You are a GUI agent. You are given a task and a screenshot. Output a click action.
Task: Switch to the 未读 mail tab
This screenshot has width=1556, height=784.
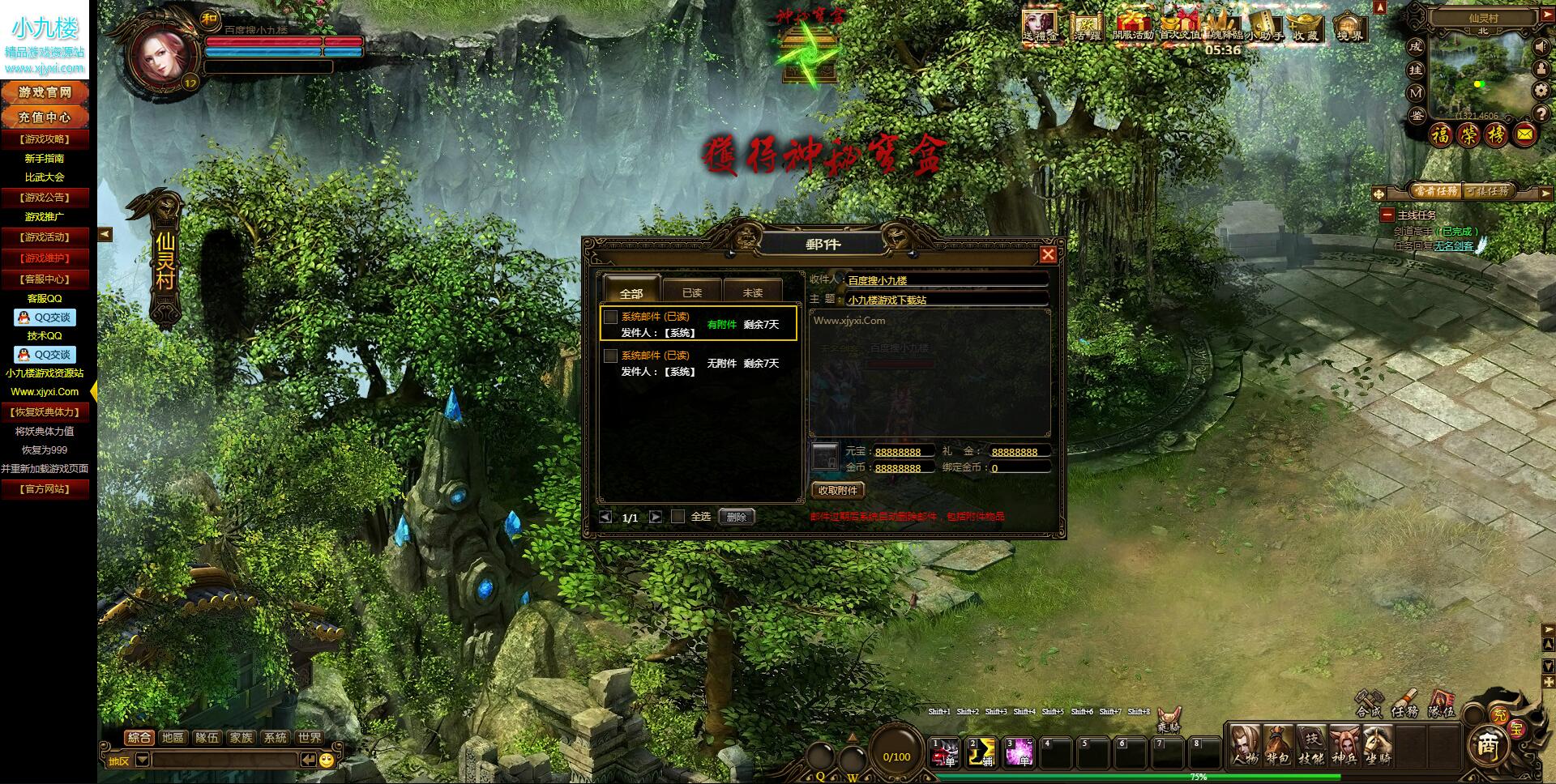pyautogui.click(x=752, y=292)
